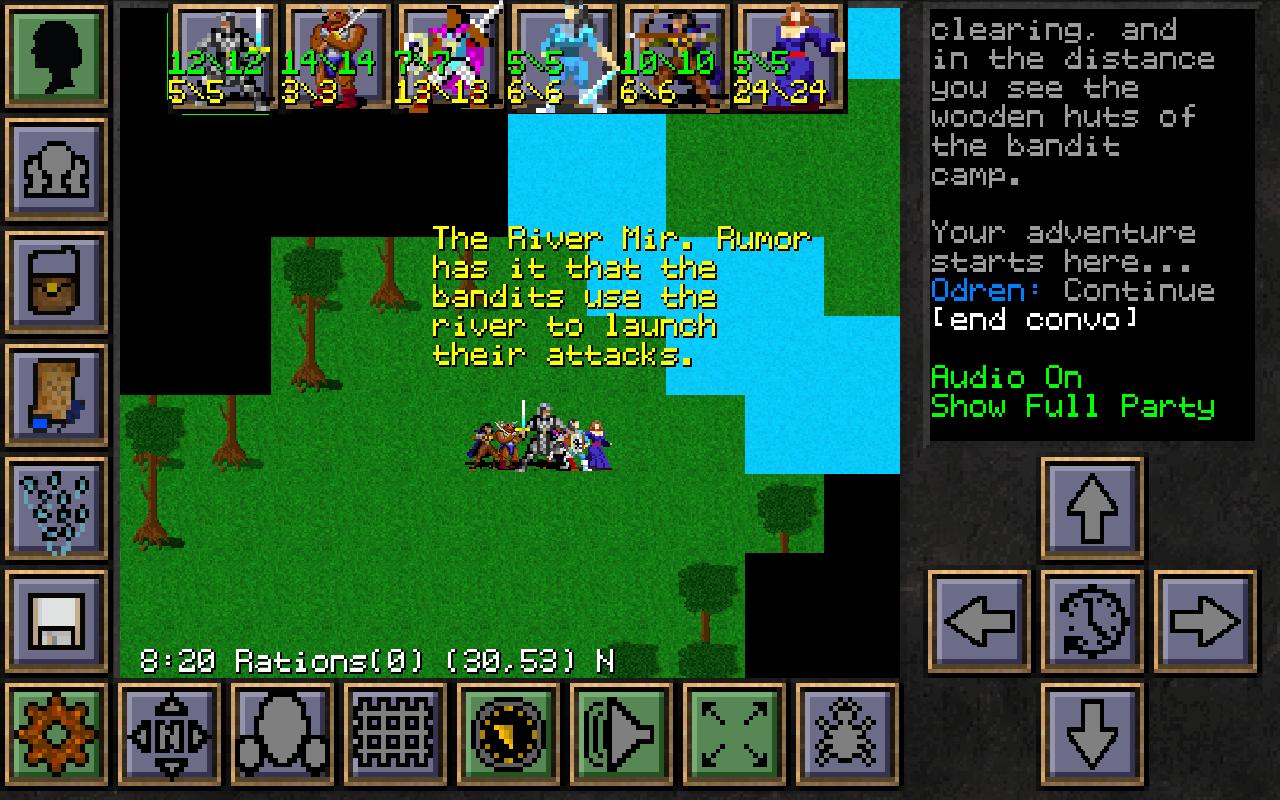Open the party members screen
The width and height of the screenshot is (1280, 800).
pos(57,167)
